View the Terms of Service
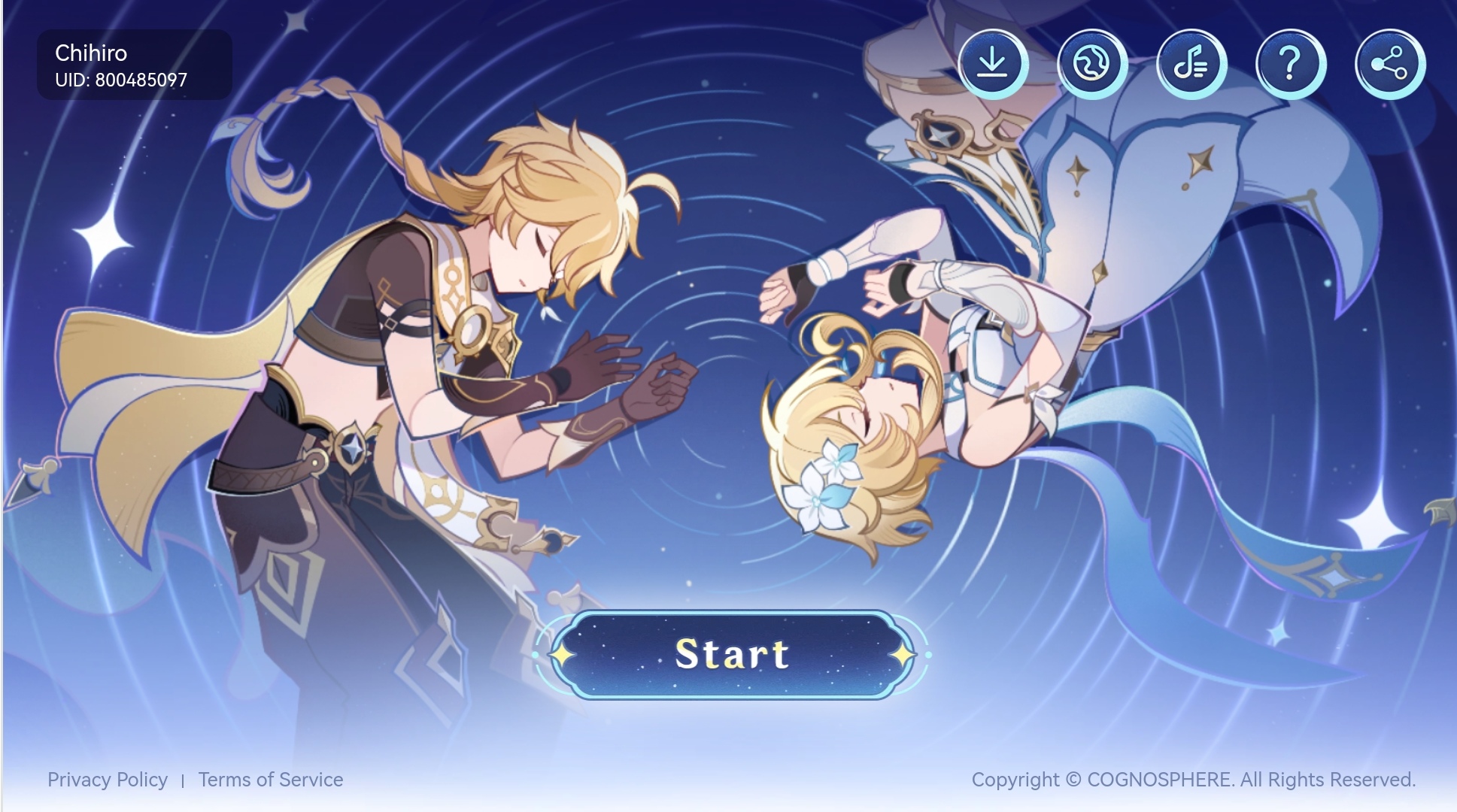This screenshot has height=812, width=1457. [x=270, y=780]
